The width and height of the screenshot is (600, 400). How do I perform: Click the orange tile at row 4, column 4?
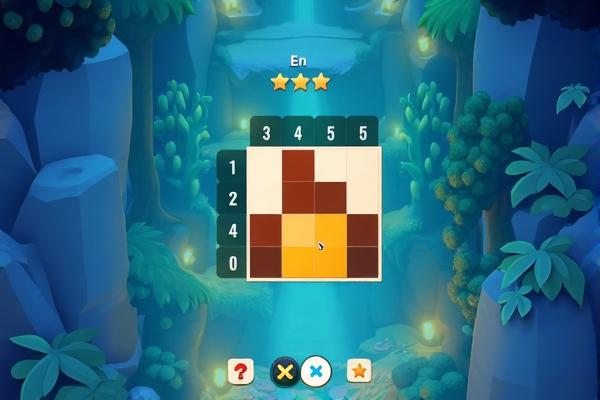(298, 229)
